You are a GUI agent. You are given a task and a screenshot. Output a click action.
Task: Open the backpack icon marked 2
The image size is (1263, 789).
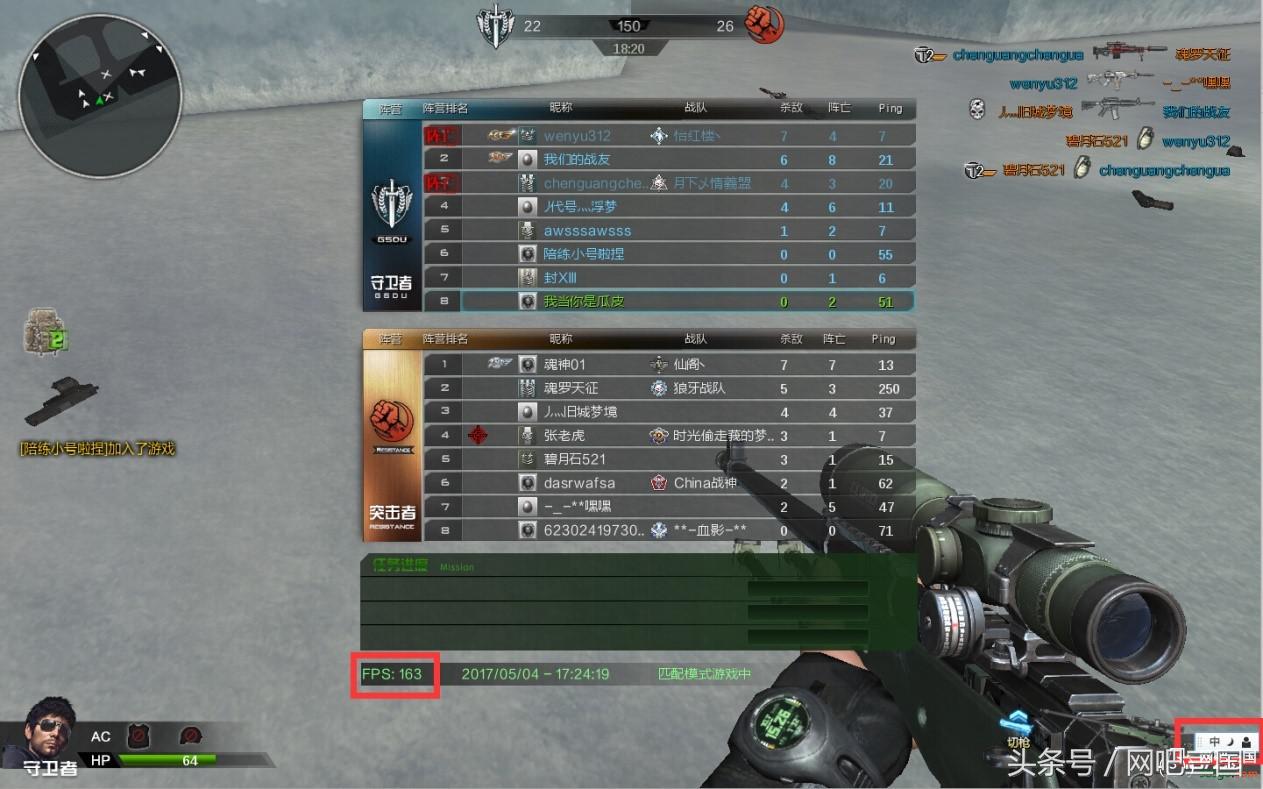44,332
